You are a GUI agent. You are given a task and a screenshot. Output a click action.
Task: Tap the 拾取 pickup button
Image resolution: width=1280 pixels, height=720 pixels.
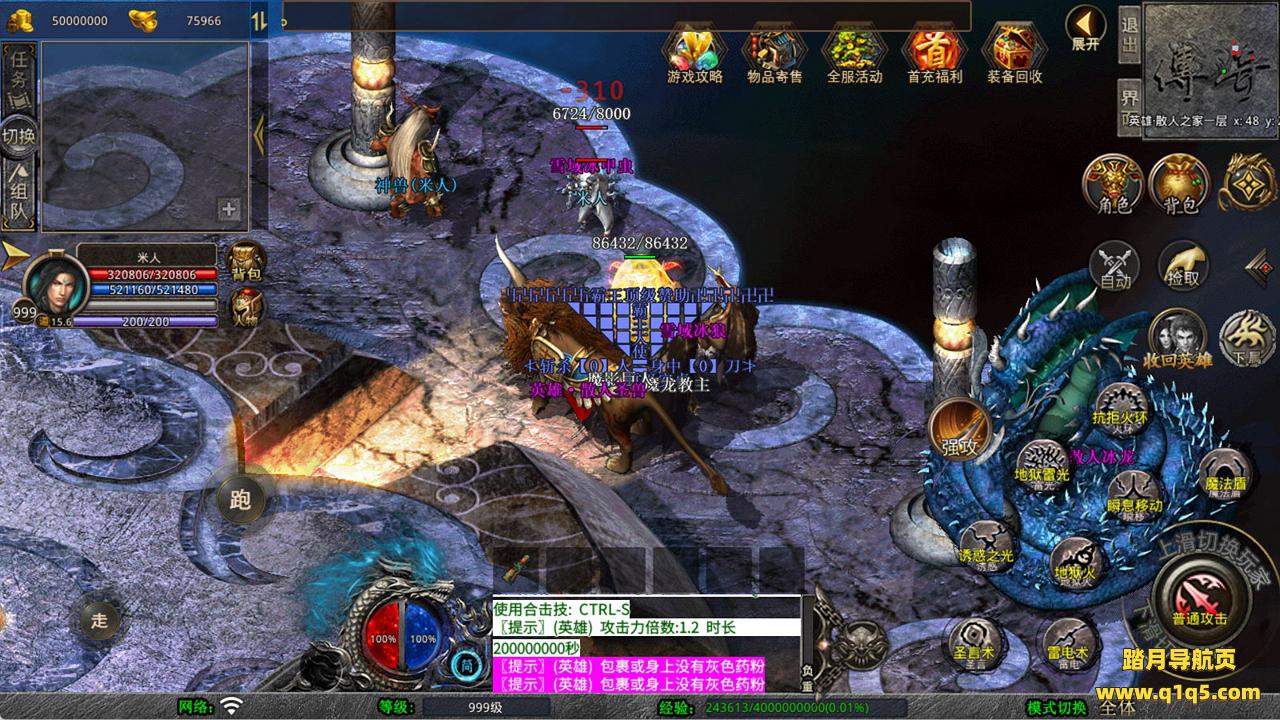tap(1183, 266)
